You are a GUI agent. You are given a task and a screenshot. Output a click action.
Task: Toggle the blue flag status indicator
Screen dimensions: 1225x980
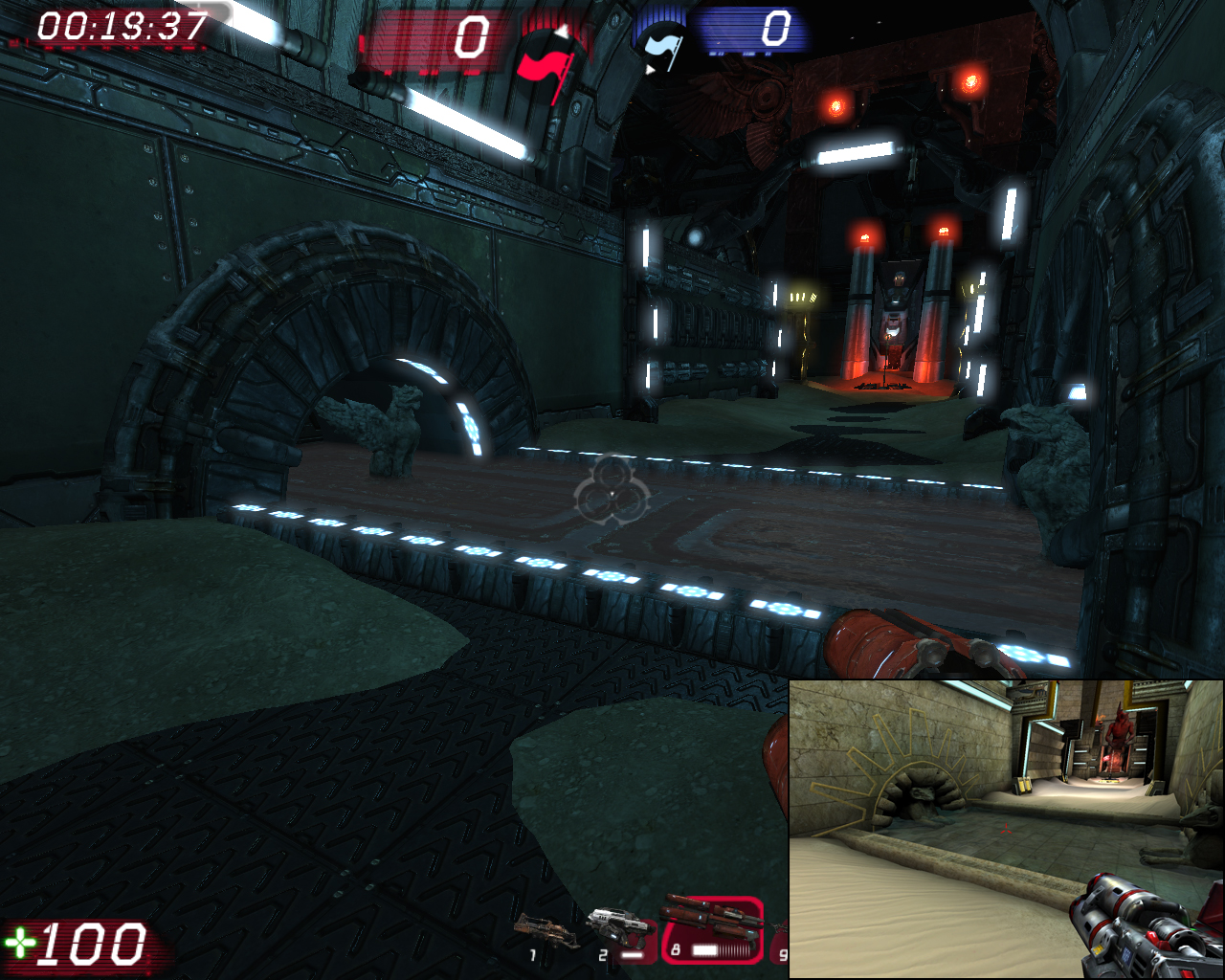coord(660,46)
